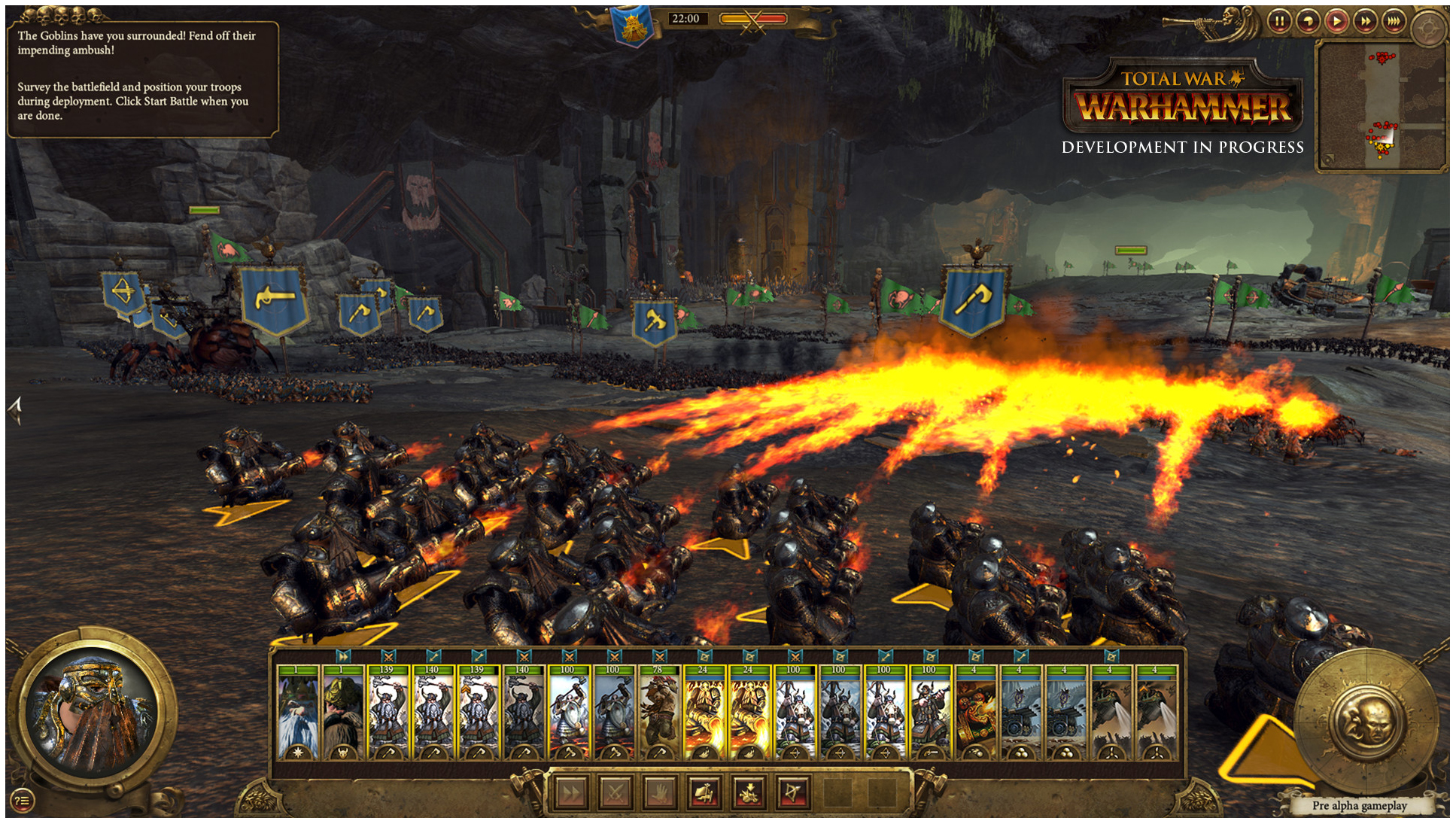
Task: Switch to double fast-forward speed
Action: (1365, 21)
